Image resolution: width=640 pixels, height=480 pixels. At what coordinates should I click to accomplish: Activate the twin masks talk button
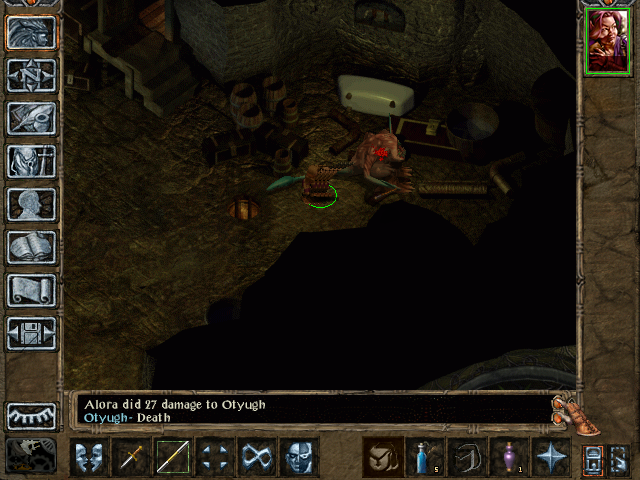point(90,458)
